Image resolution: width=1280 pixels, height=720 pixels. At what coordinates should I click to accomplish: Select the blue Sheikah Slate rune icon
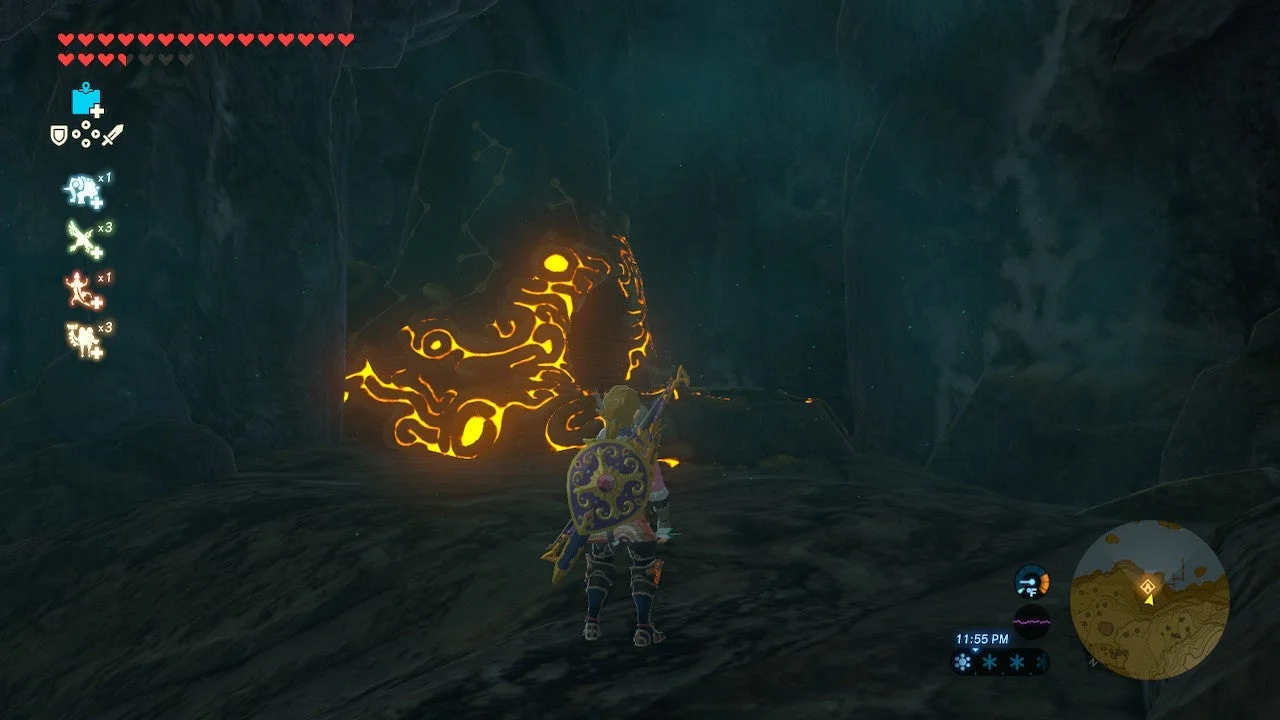[x=86, y=100]
